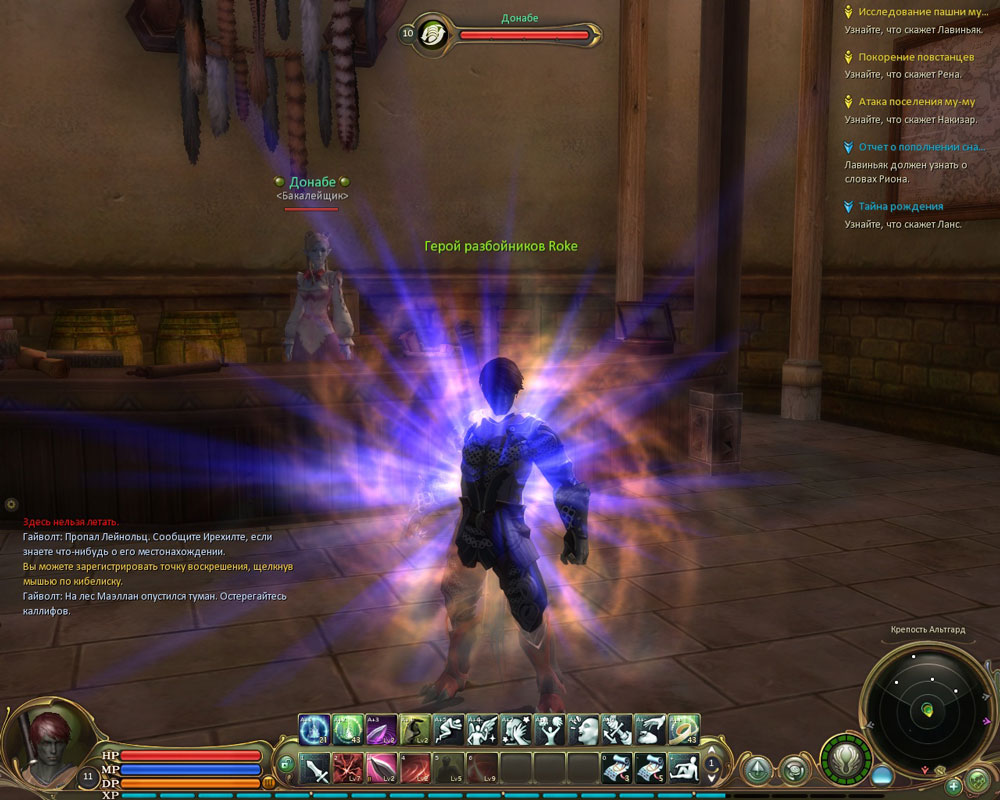Screen dimensions: 1000x800
Task: Open the green arrow menu button
Action: pos(756,768)
